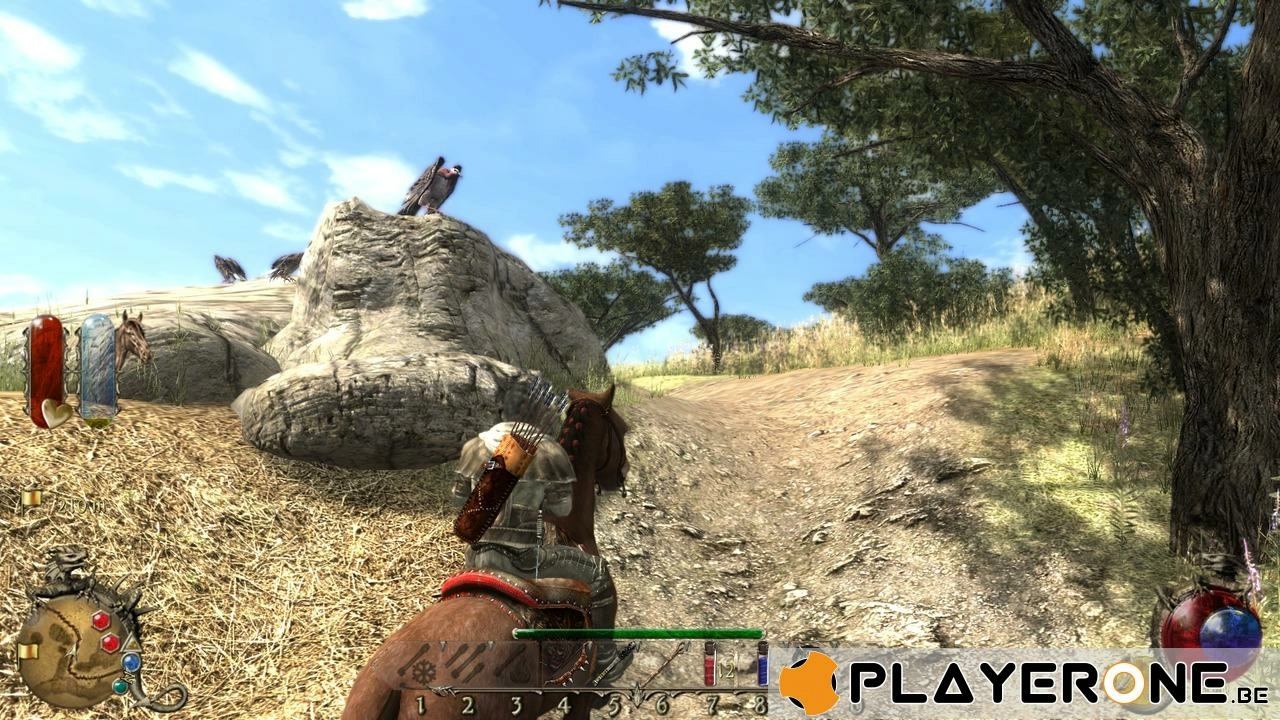
Task: Use the blue mana potion in slot 8
Action: tap(761, 666)
